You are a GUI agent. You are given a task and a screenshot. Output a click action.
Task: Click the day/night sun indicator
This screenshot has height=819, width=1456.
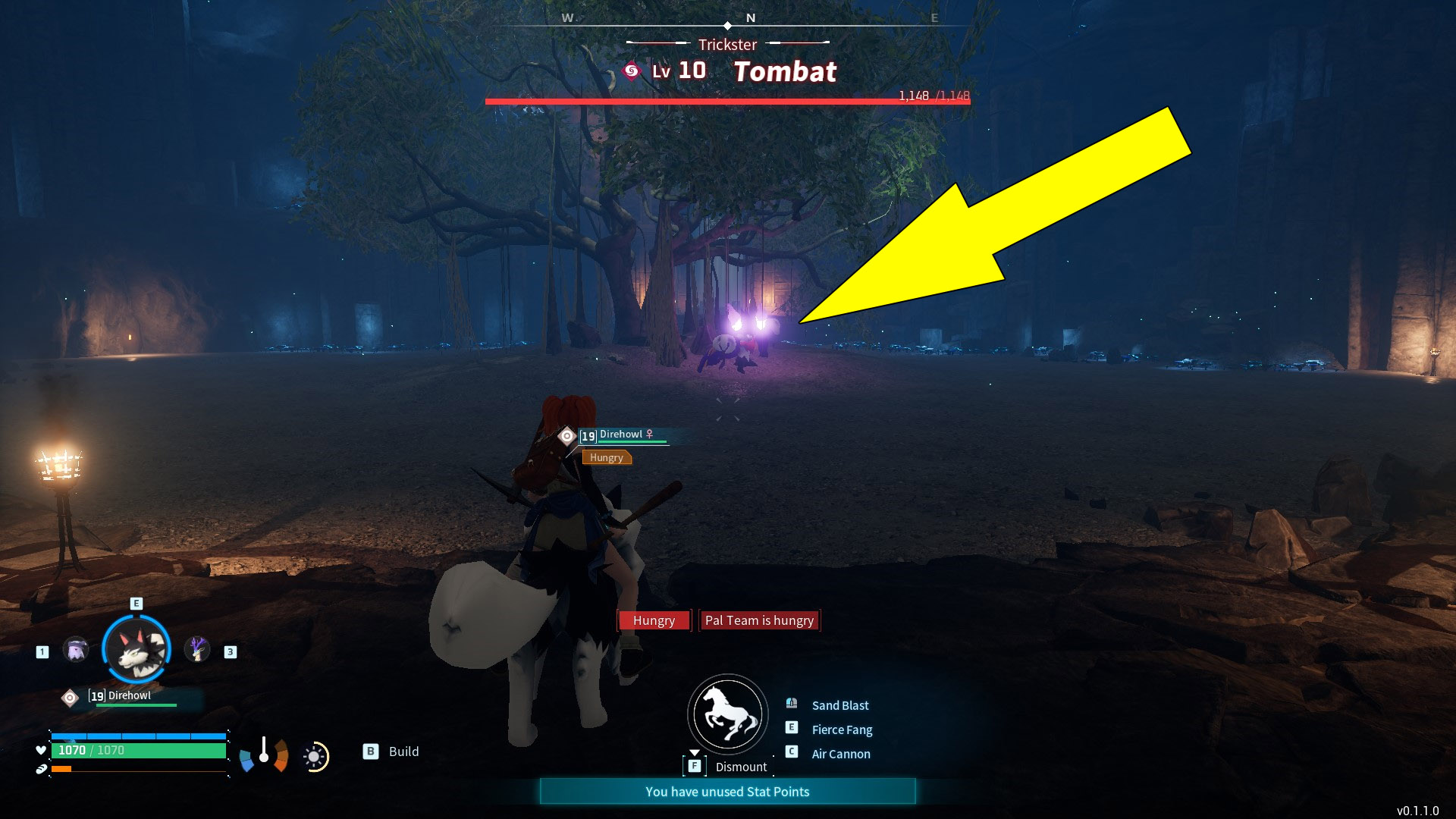[313, 756]
